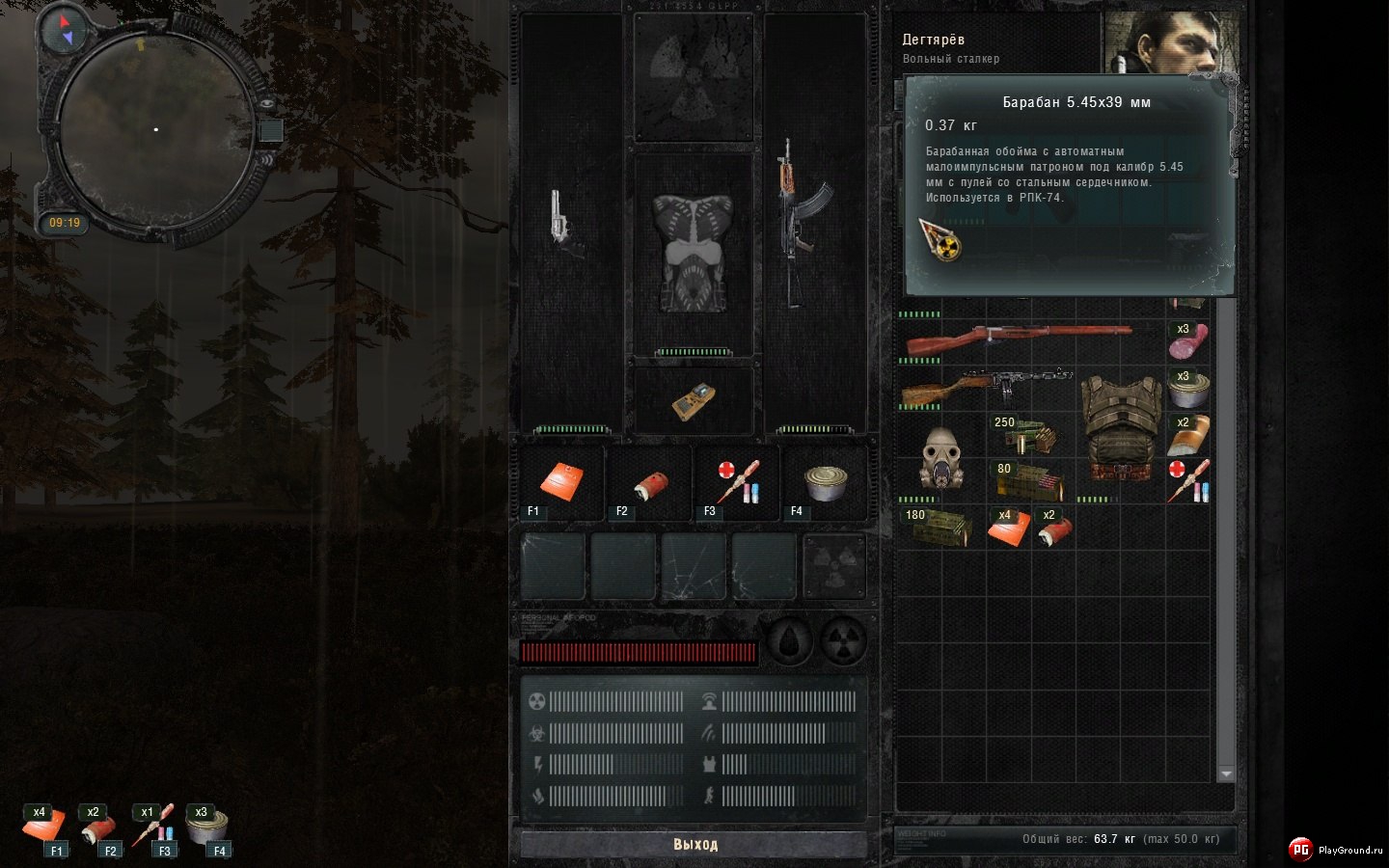
Task: Pick the green ammo crate labeled 180
Action: [x=940, y=528]
